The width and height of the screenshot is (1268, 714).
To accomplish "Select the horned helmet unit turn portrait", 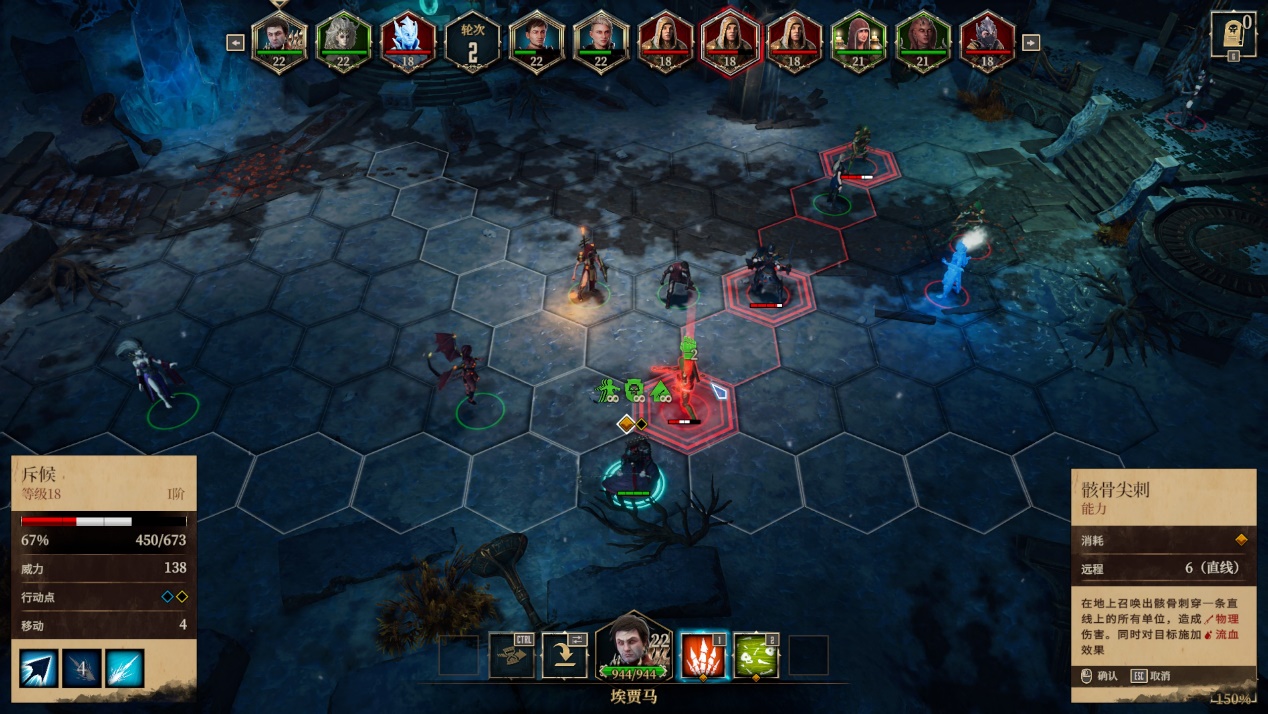I will coord(987,42).
